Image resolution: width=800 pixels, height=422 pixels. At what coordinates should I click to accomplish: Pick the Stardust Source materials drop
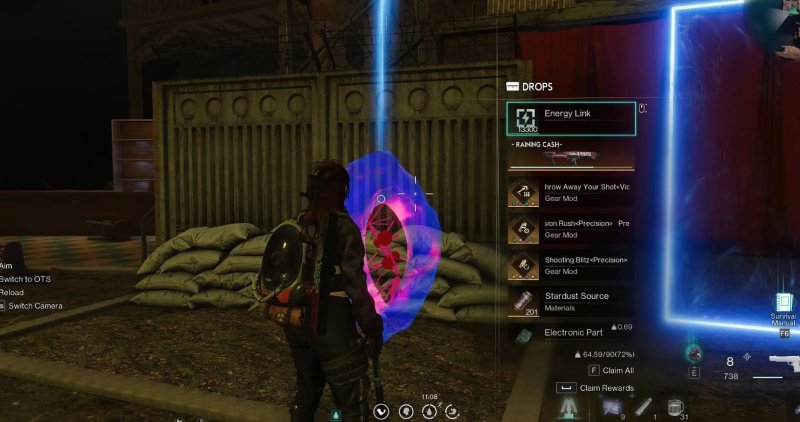coord(571,301)
